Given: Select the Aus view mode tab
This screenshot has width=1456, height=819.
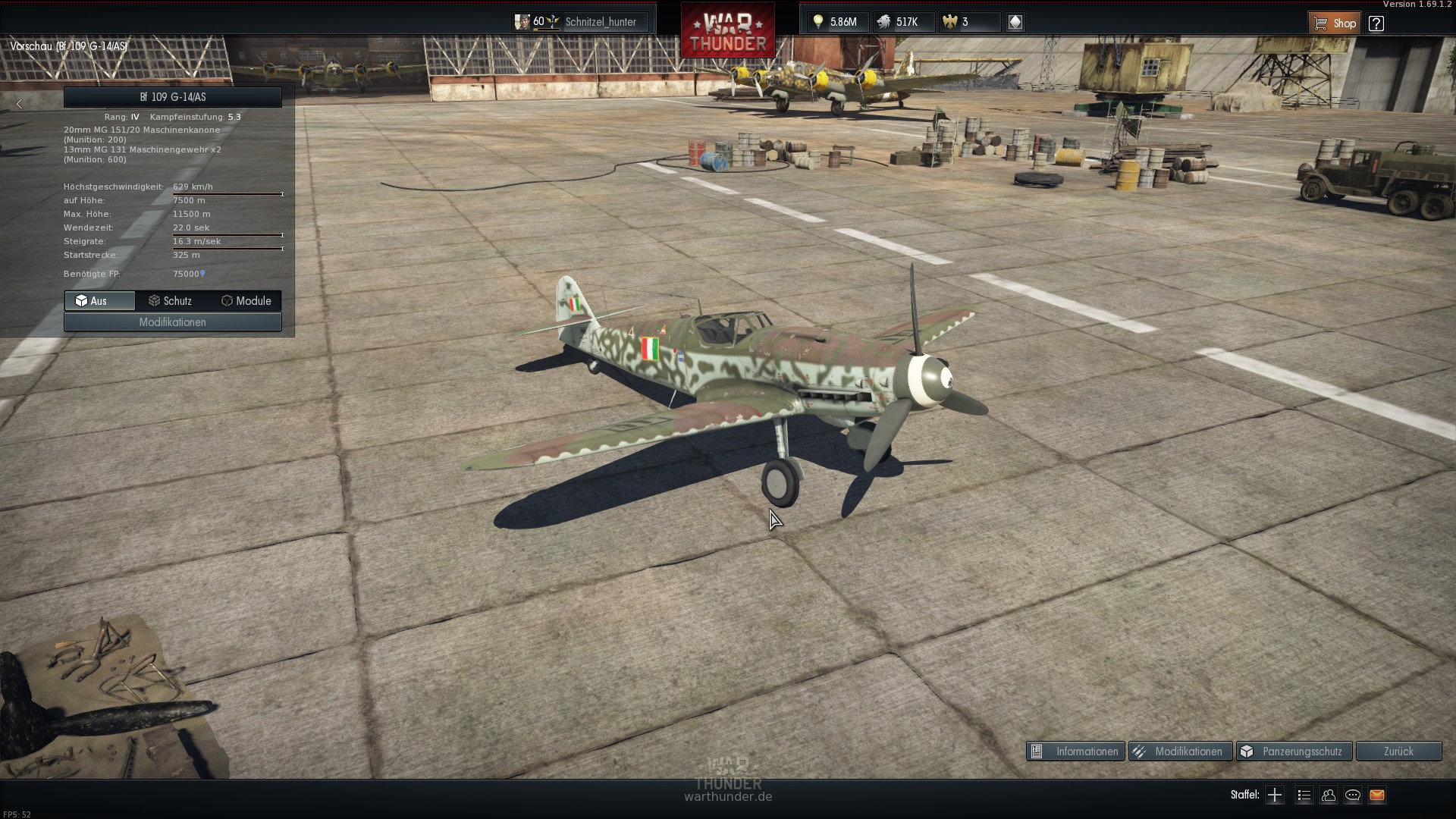Looking at the screenshot, I should coord(99,301).
